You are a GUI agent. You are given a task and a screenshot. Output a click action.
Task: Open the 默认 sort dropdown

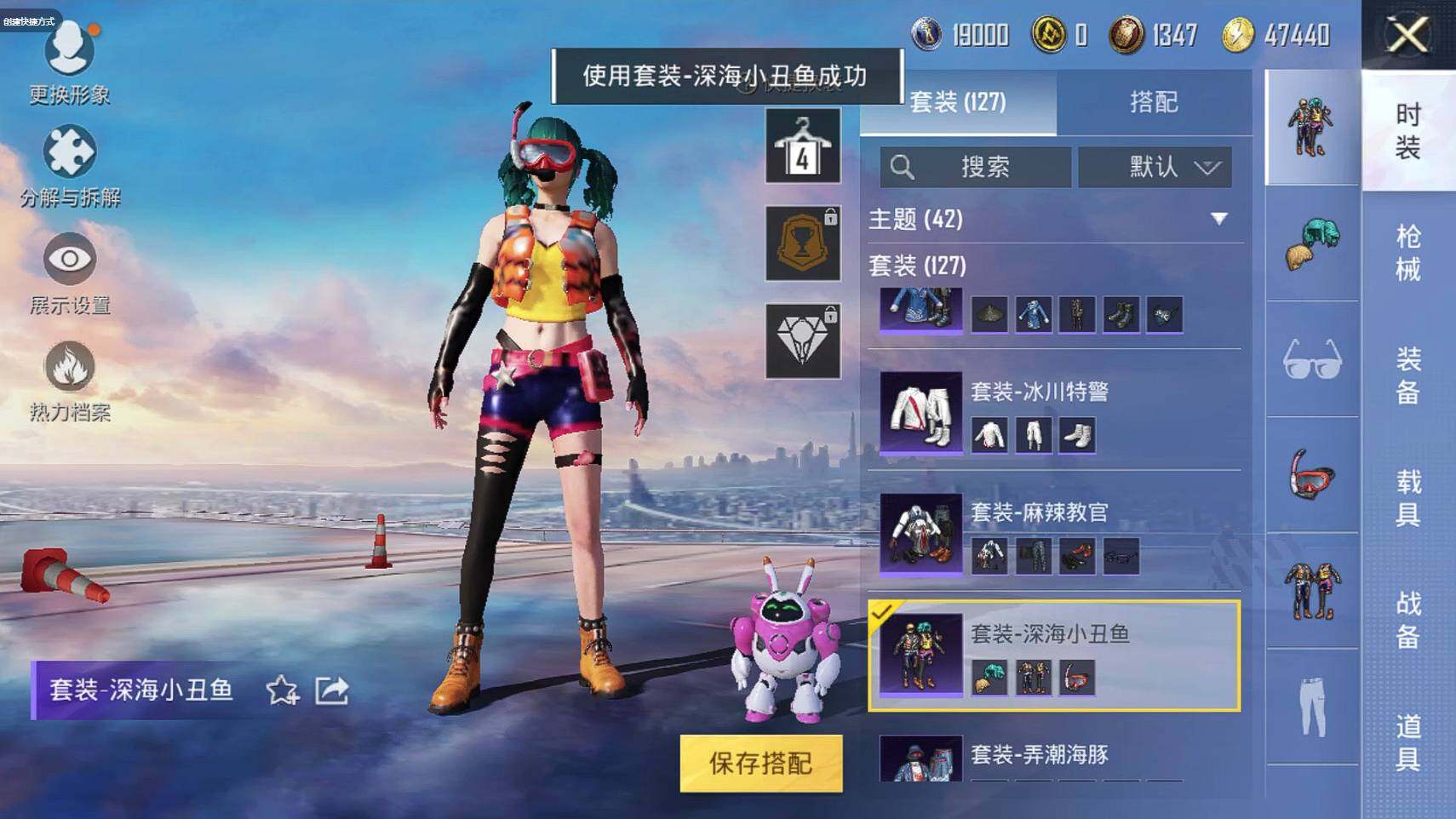pyautogui.click(x=1155, y=167)
